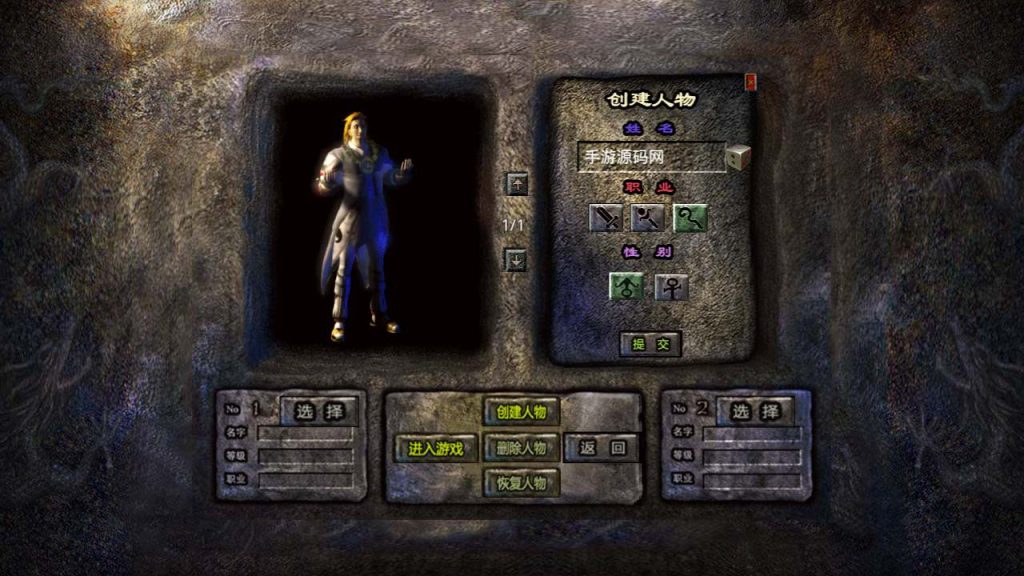This screenshot has height=576, width=1024.
Task: Select character slot No 2 (选择)
Action: point(754,411)
